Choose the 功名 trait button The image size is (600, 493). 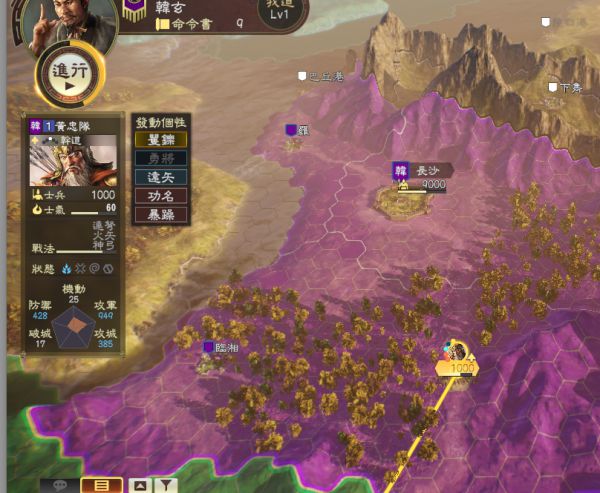[x=160, y=195]
